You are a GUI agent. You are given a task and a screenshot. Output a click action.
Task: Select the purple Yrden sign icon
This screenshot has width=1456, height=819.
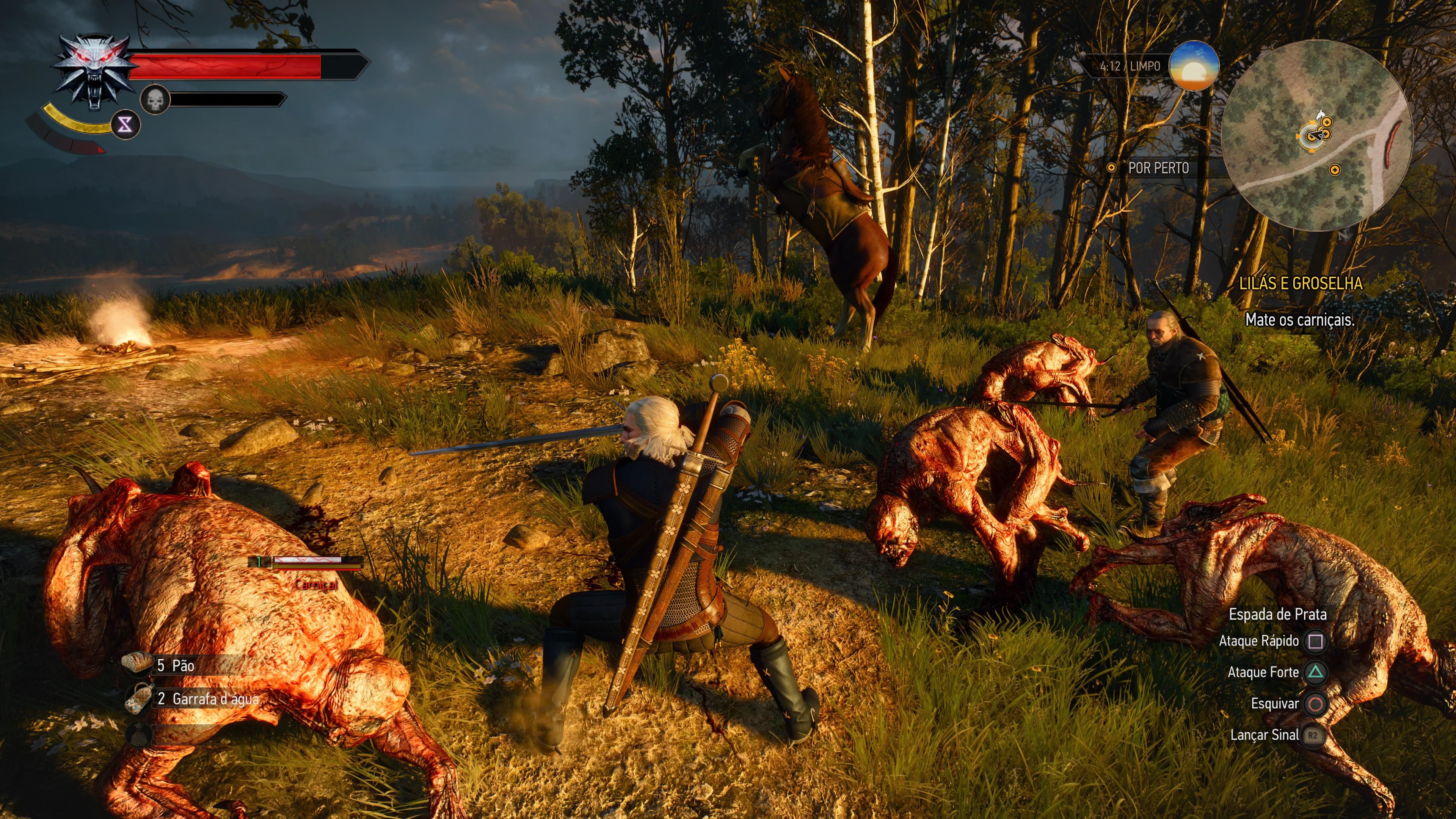[x=125, y=124]
